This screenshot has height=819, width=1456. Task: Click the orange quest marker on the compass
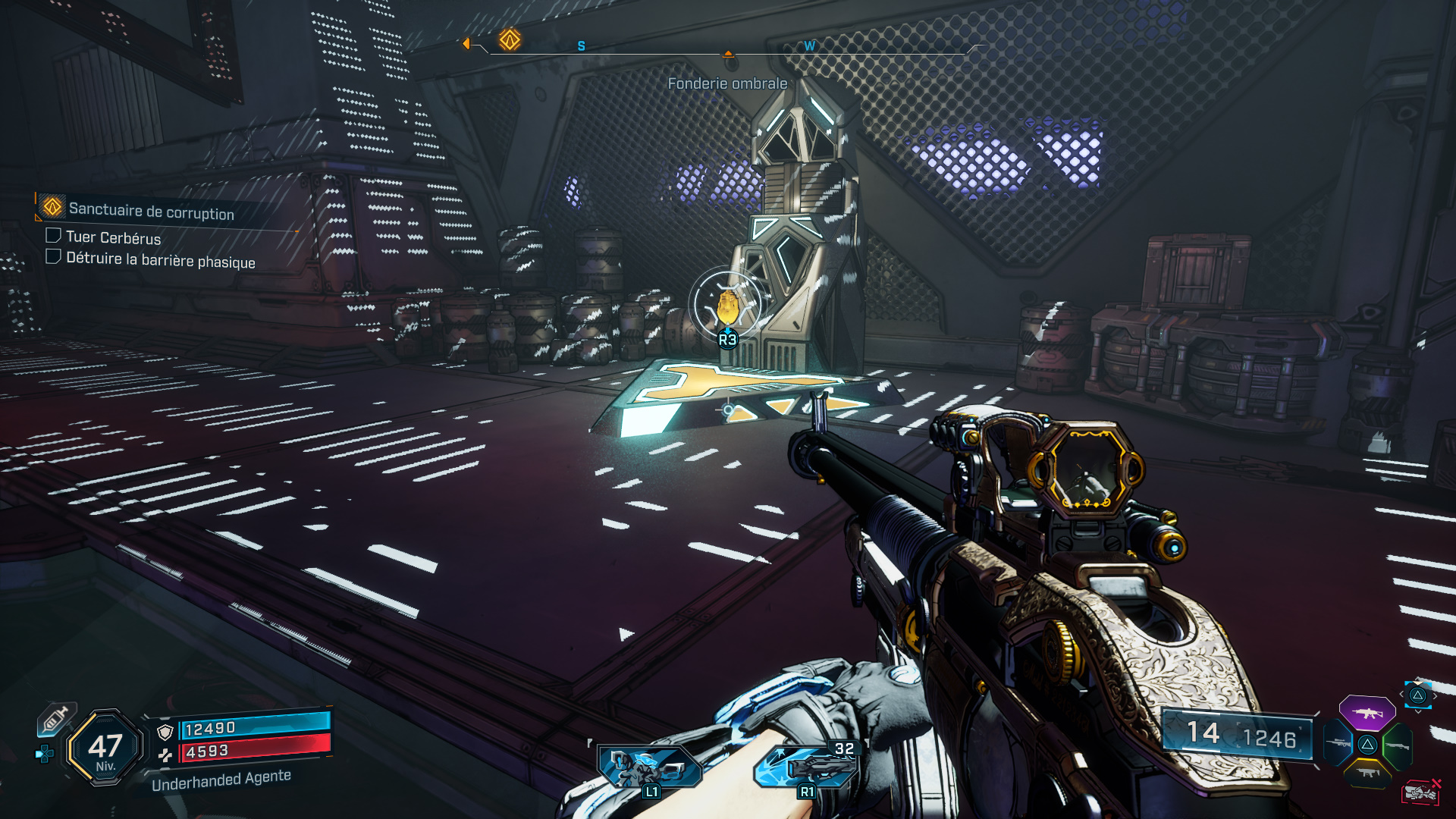coord(510,39)
